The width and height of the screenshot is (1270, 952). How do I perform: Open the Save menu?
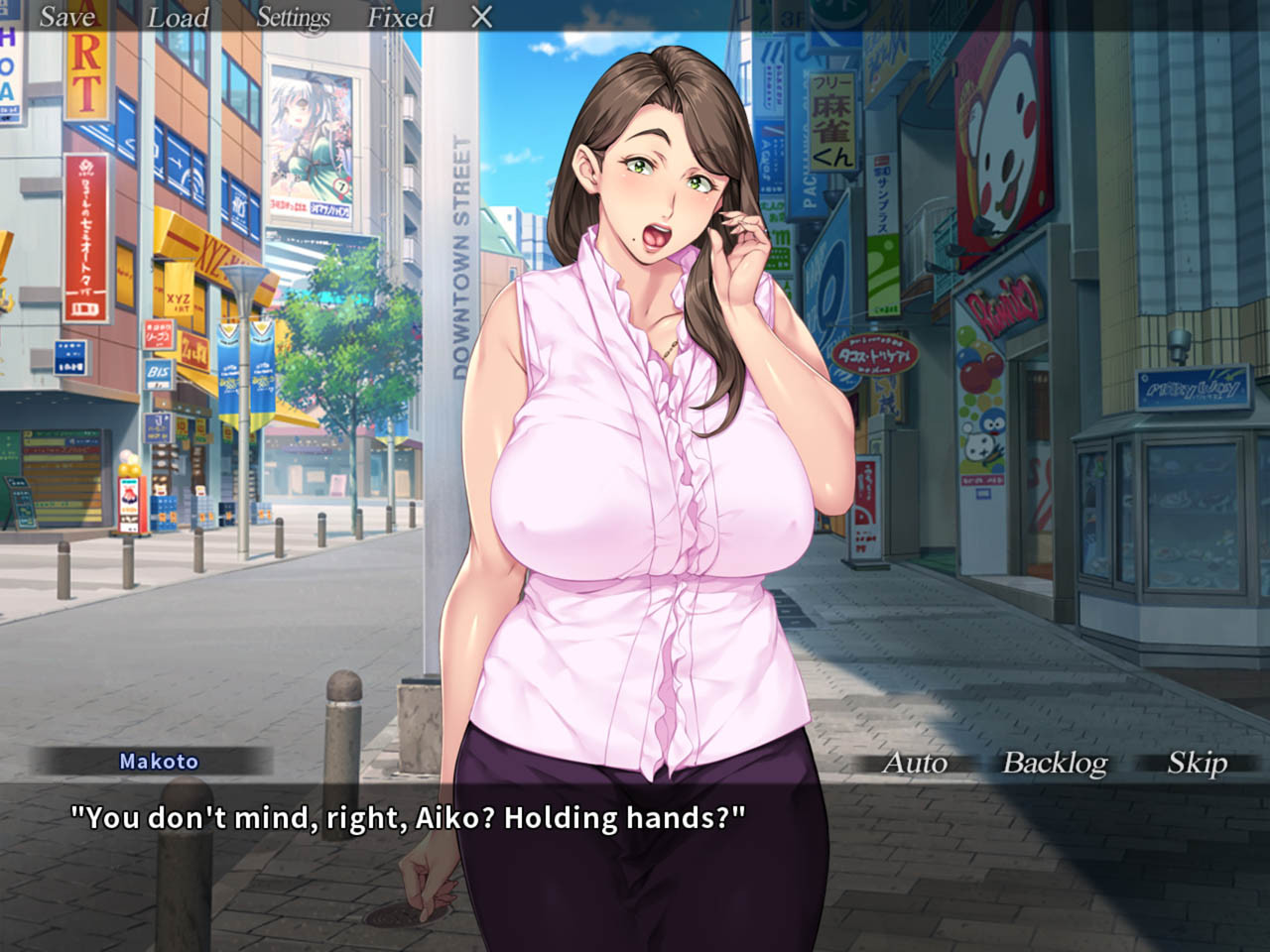(x=67, y=17)
